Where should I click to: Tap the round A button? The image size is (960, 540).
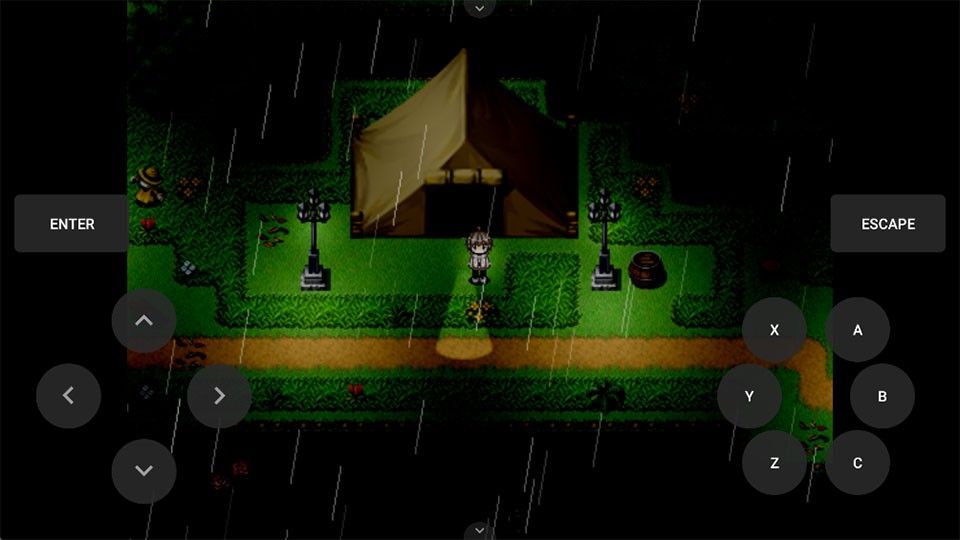858,330
